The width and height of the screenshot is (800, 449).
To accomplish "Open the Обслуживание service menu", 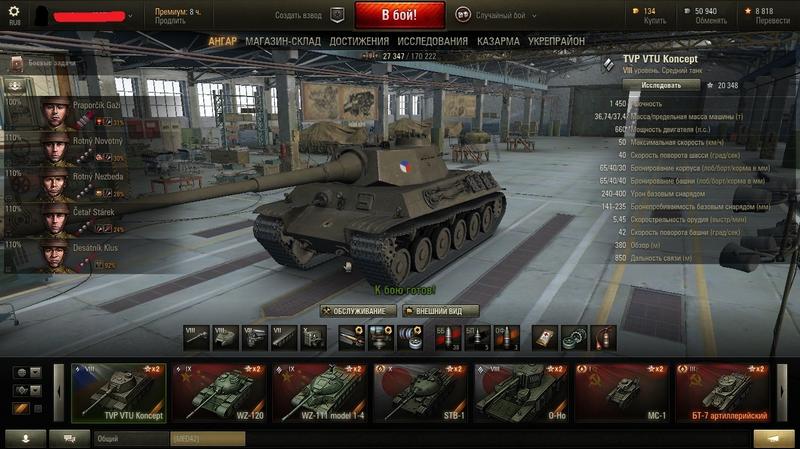I will click(356, 311).
